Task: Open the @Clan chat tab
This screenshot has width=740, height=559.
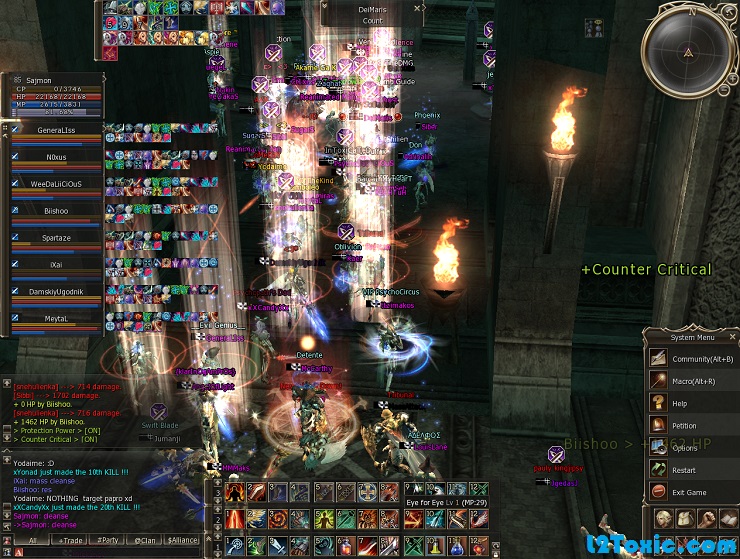Action: [145, 540]
